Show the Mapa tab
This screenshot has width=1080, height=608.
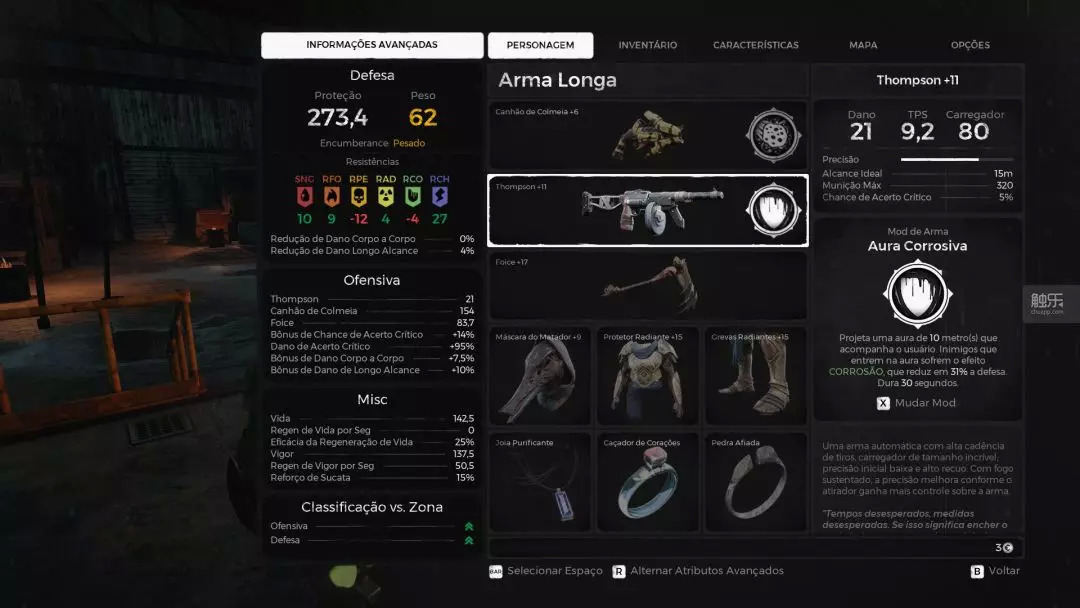pyautogui.click(x=862, y=45)
